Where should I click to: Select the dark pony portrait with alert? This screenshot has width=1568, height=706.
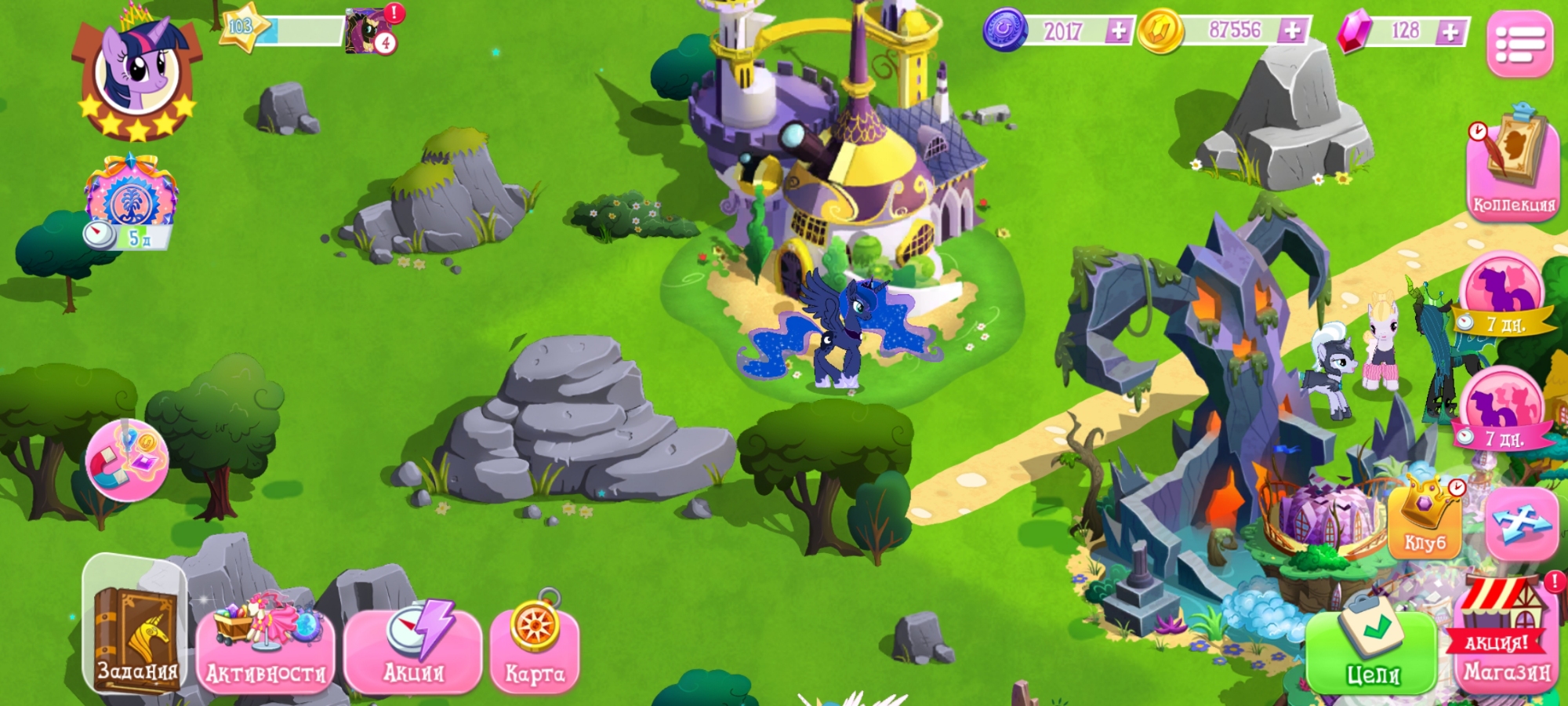pos(370,31)
